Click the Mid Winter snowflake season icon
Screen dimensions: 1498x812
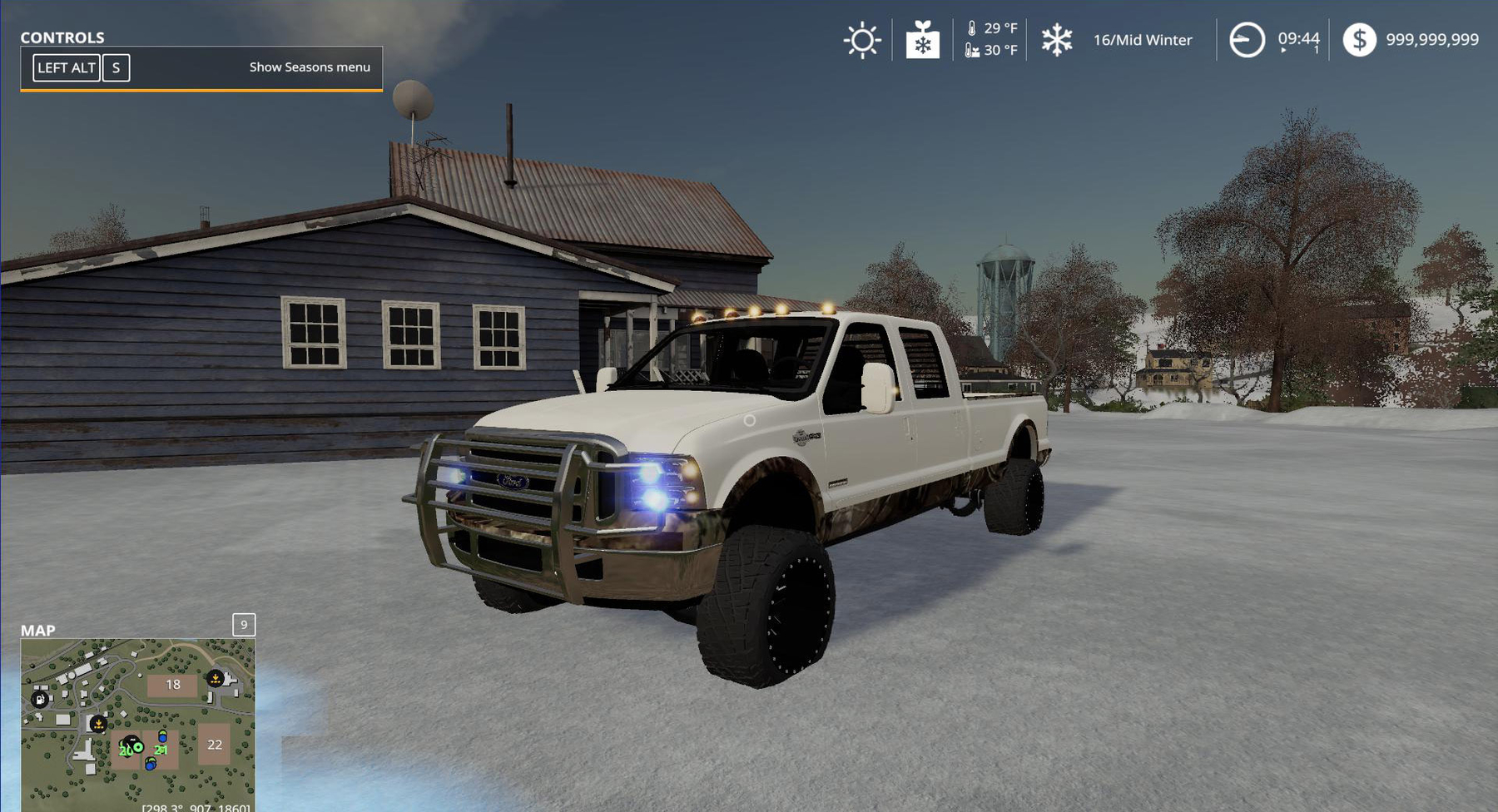pyautogui.click(x=1057, y=40)
